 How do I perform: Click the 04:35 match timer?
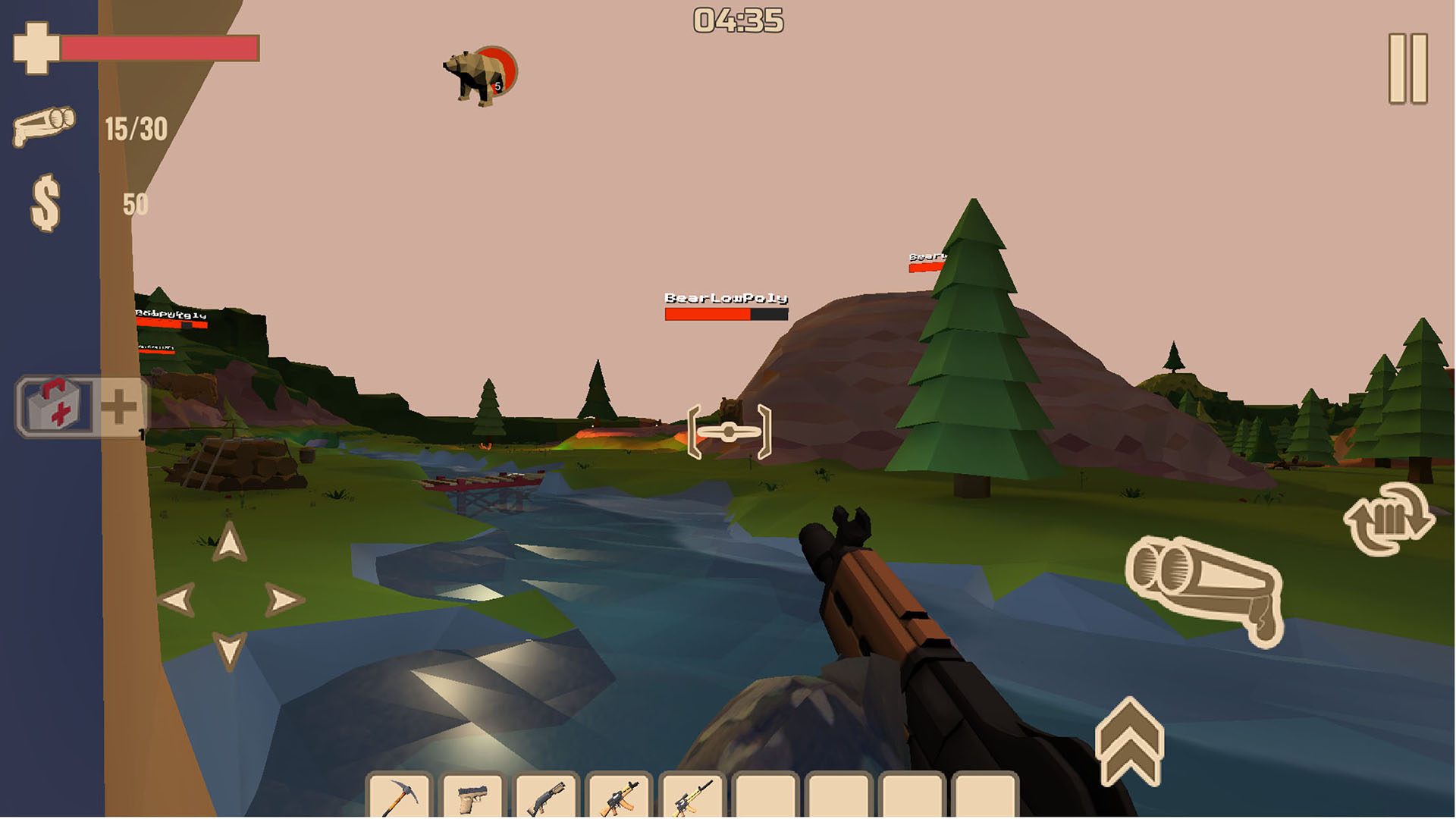pyautogui.click(x=737, y=21)
